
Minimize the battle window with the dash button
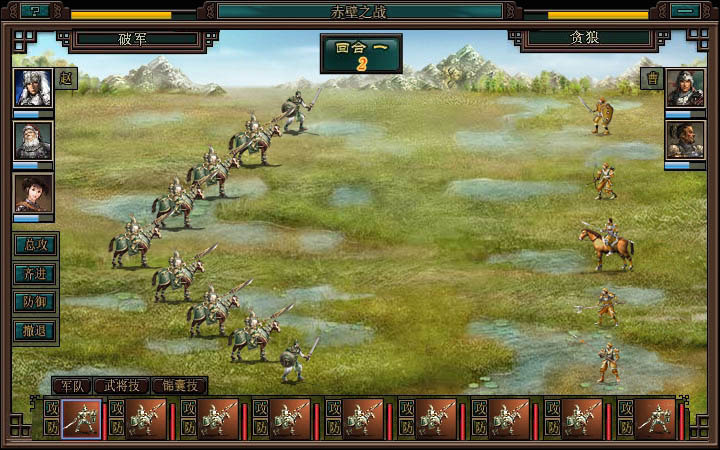pos(684,12)
